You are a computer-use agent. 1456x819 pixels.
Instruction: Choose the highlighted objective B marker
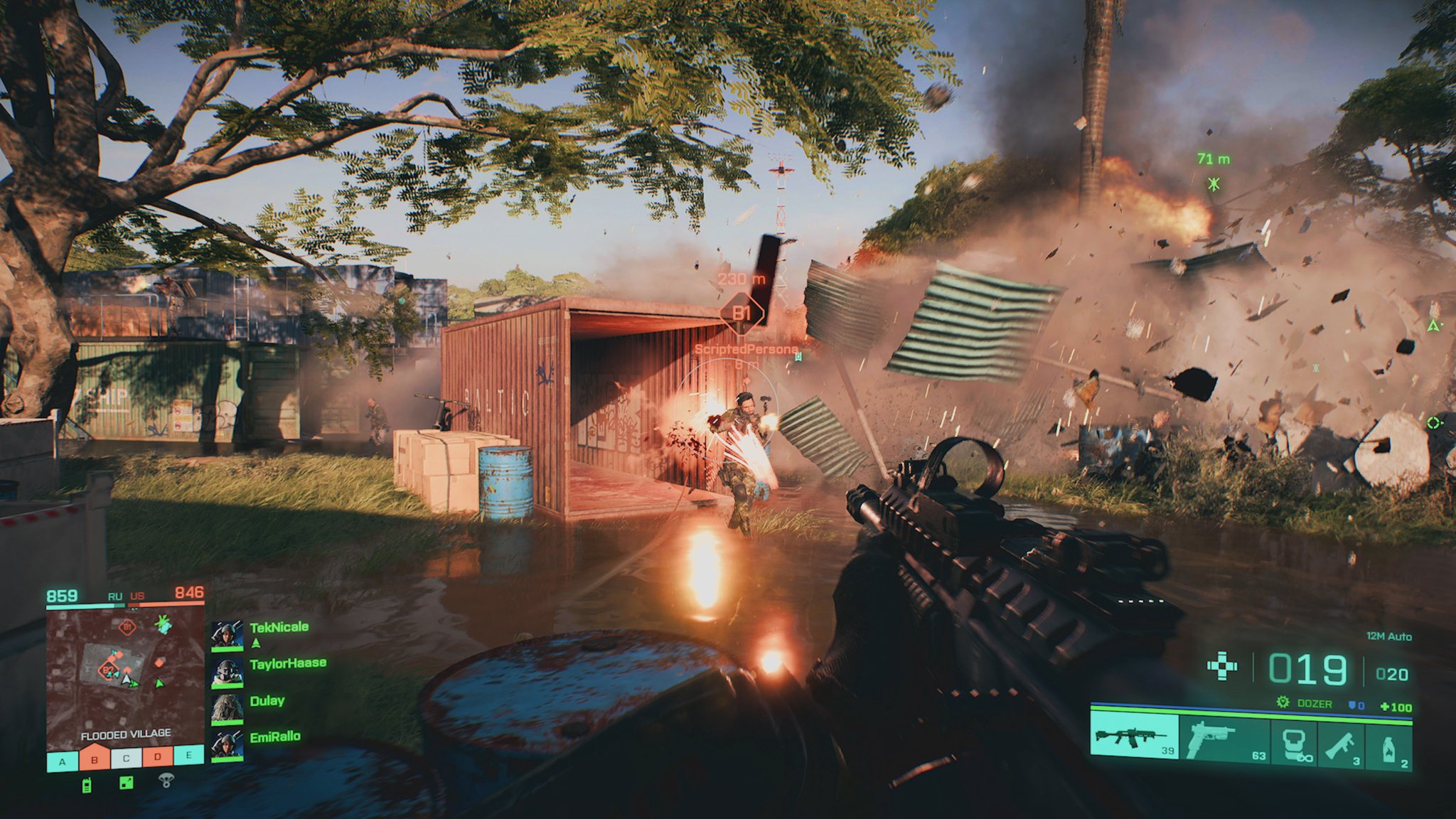94,759
